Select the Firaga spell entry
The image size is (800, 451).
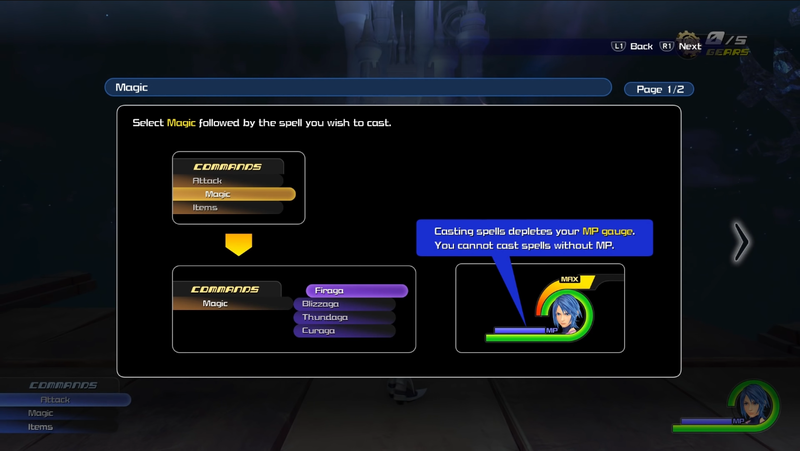(x=356, y=291)
